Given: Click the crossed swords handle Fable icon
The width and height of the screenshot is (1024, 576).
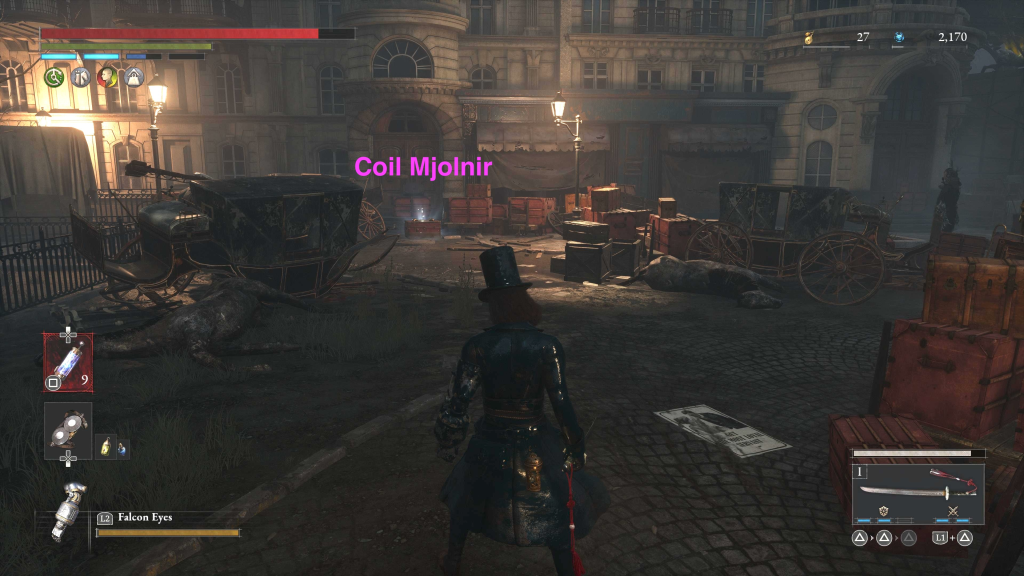Looking at the screenshot, I should coord(952,511).
